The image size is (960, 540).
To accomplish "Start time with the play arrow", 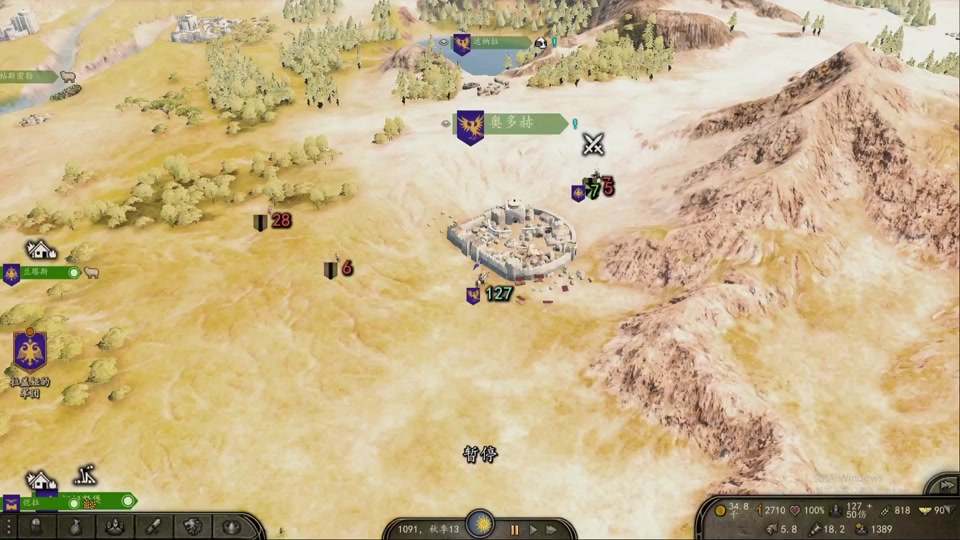I will (x=534, y=529).
